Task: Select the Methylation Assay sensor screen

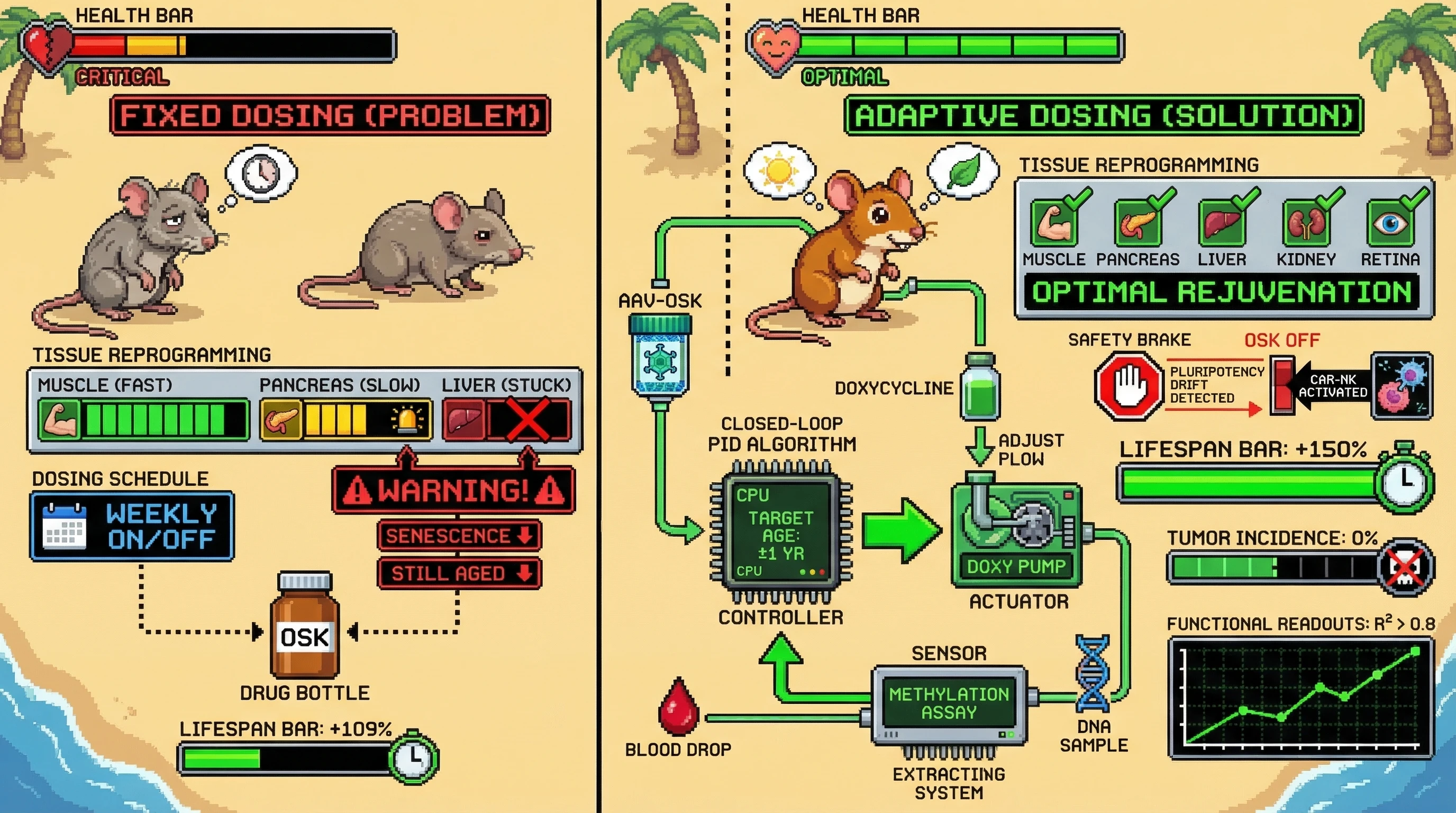Action: point(949,703)
